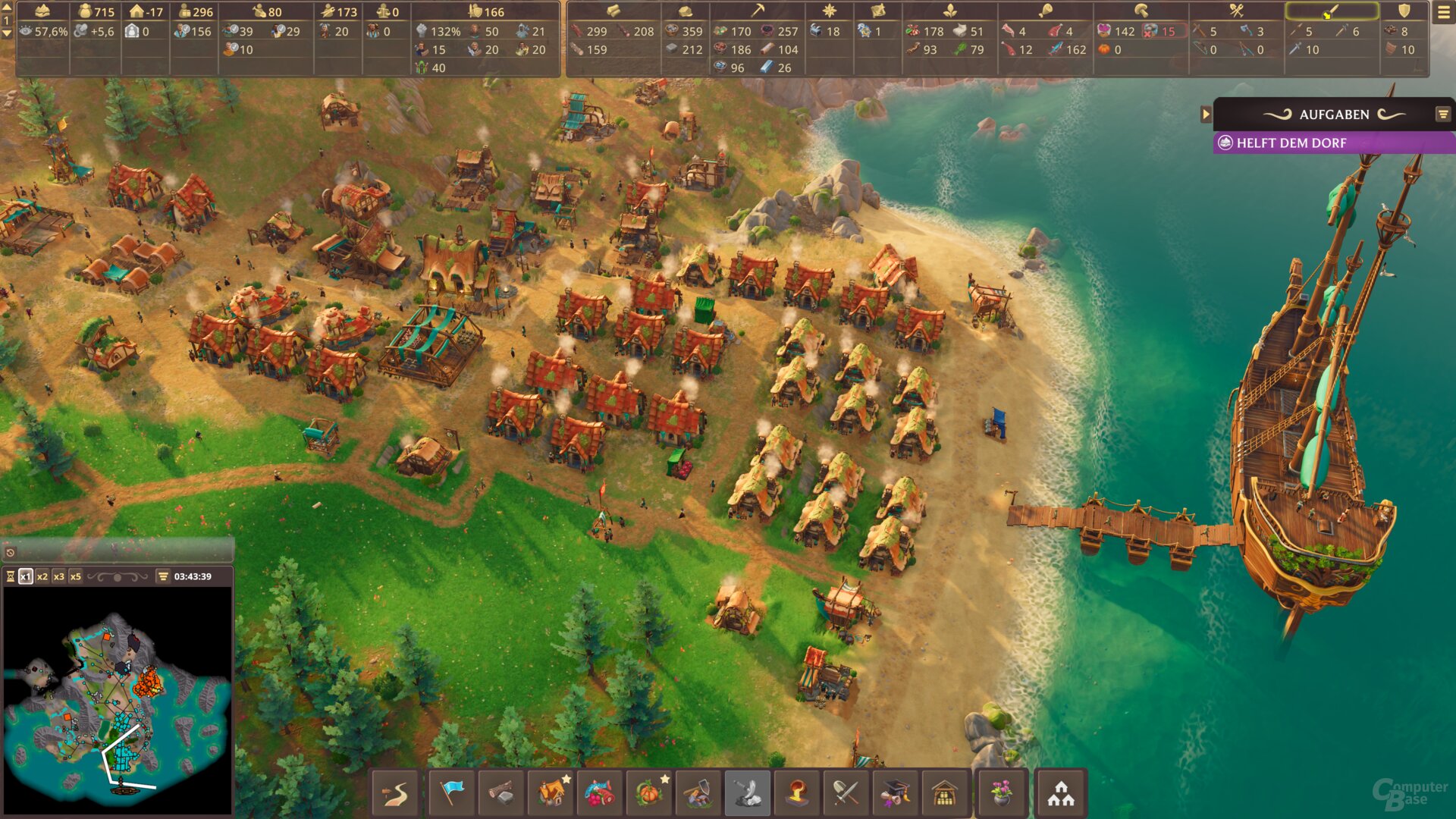Click a location on the island minimap
The width and height of the screenshot is (1456, 819).
click(x=114, y=698)
